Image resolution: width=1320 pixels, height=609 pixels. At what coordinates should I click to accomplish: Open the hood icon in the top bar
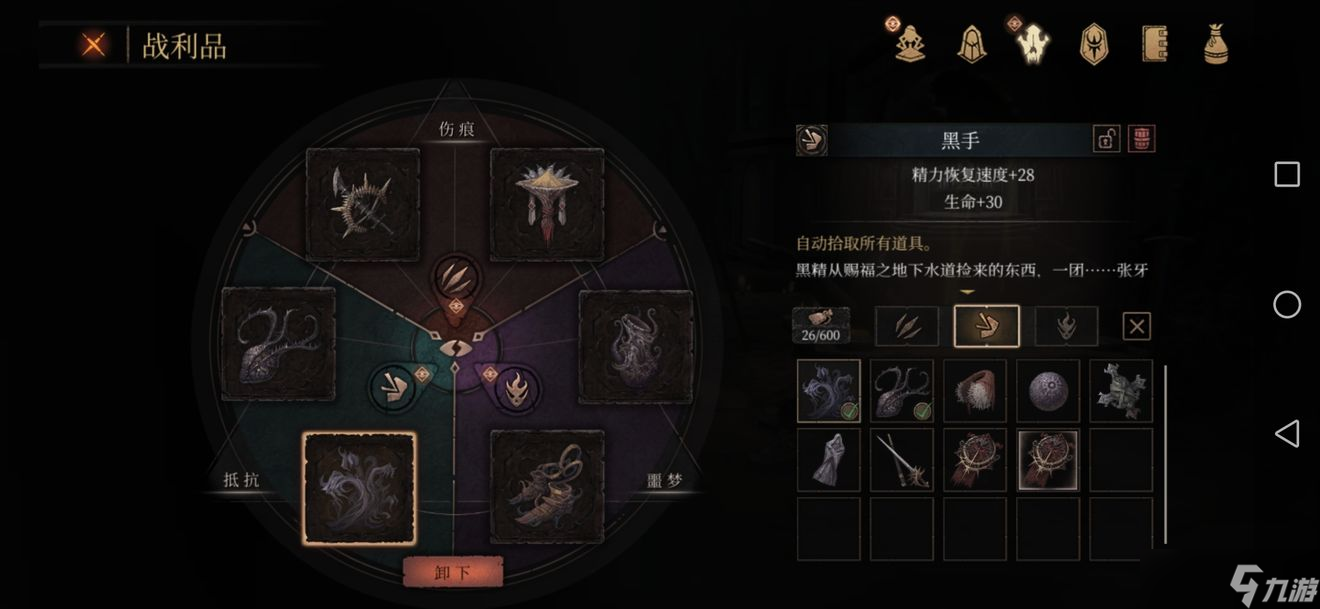pyautogui.click(x=971, y=44)
